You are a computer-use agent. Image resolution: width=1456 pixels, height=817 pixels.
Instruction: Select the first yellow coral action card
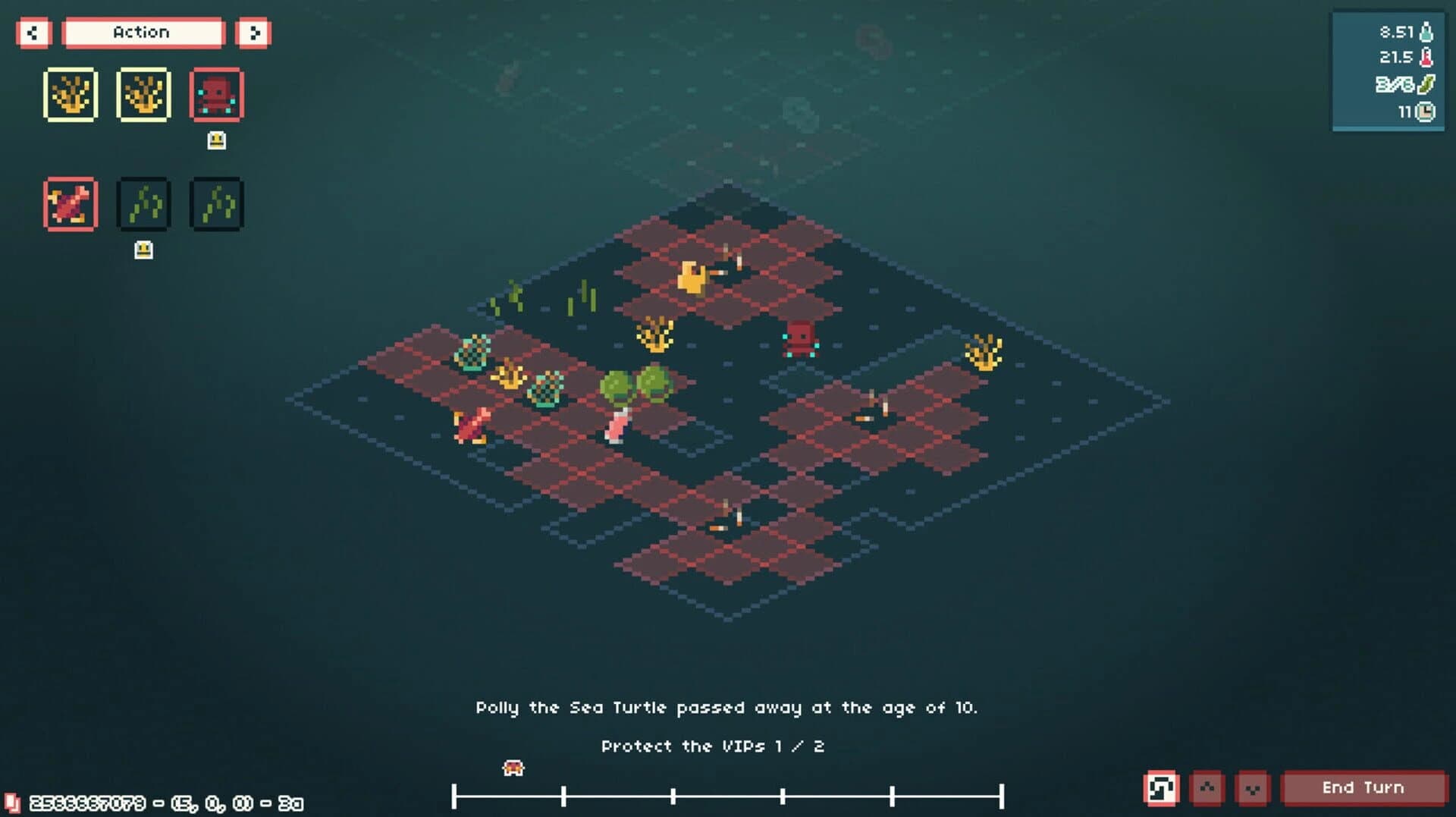pyautogui.click(x=71, y=94)
